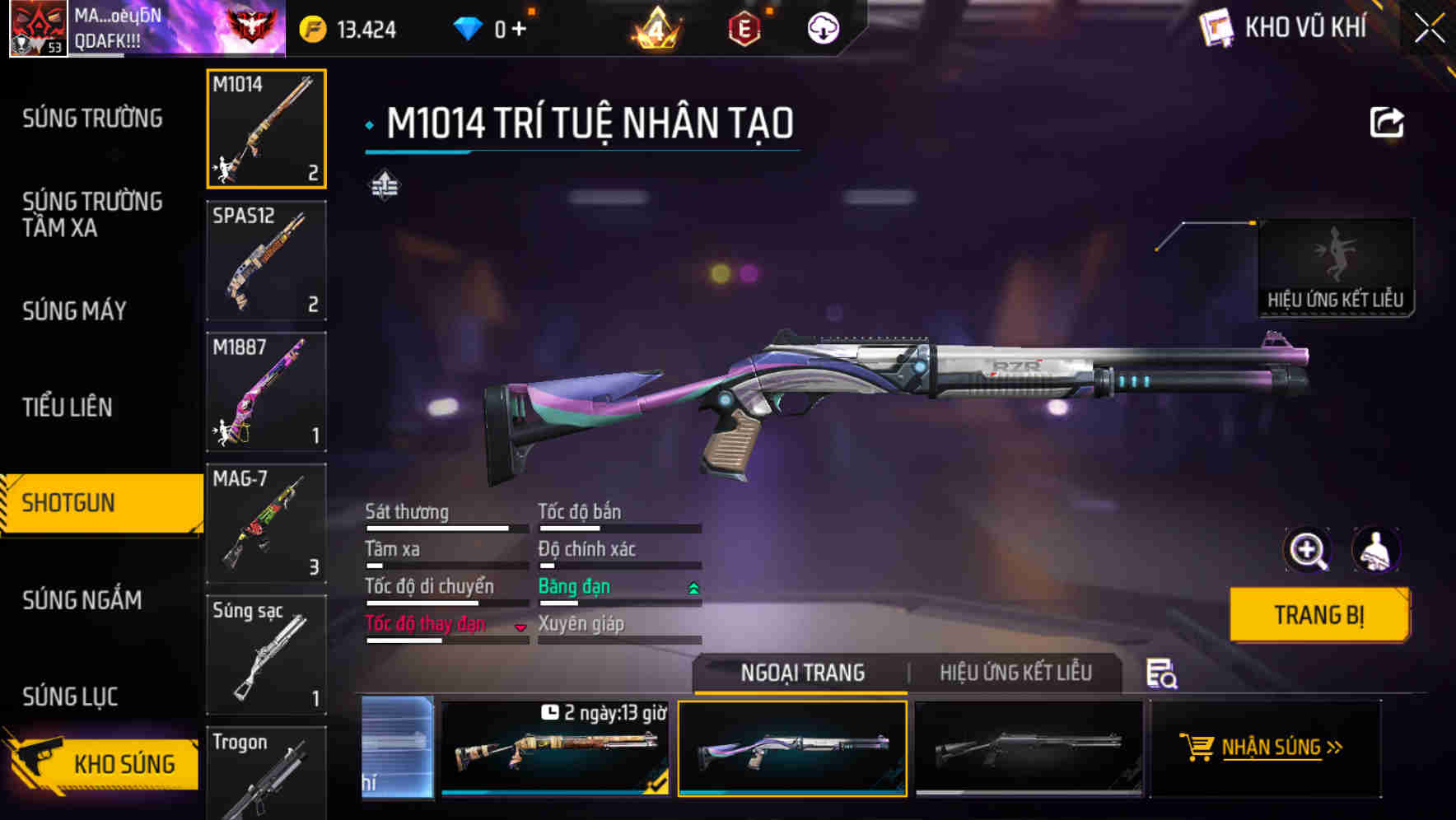Toggle Tốc độ thay đạn red down arrow
This screenshot has width=1456, height=820.
pyautogui.click(x=520, y=627)
